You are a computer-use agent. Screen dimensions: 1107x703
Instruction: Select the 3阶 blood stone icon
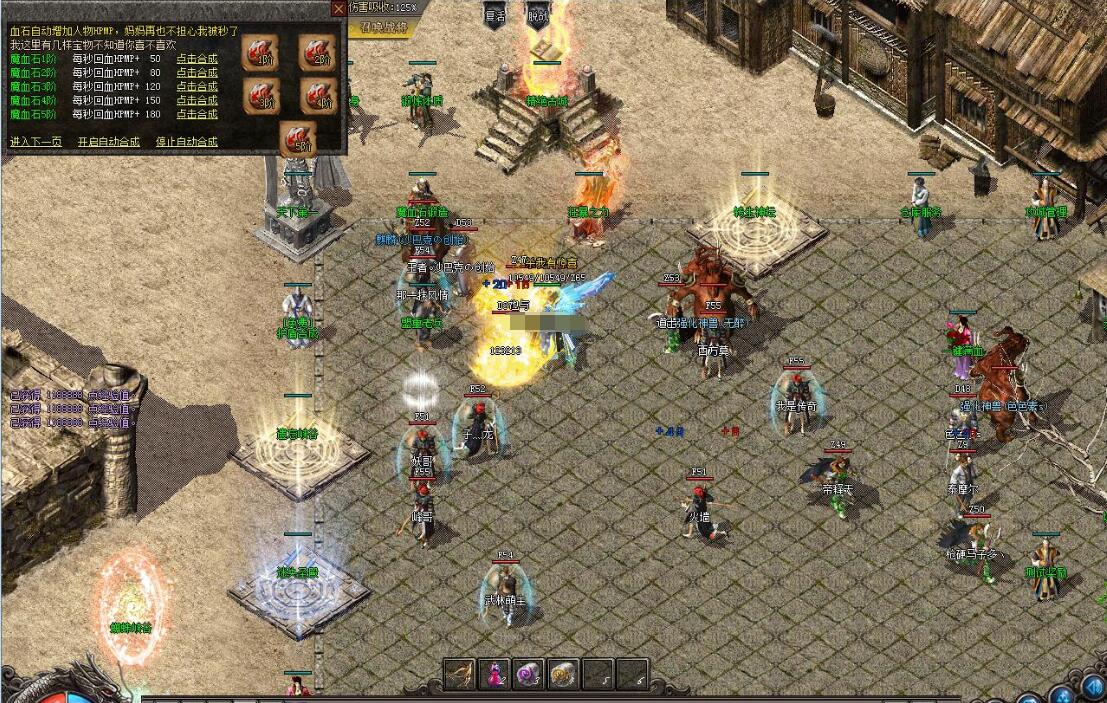260,96
